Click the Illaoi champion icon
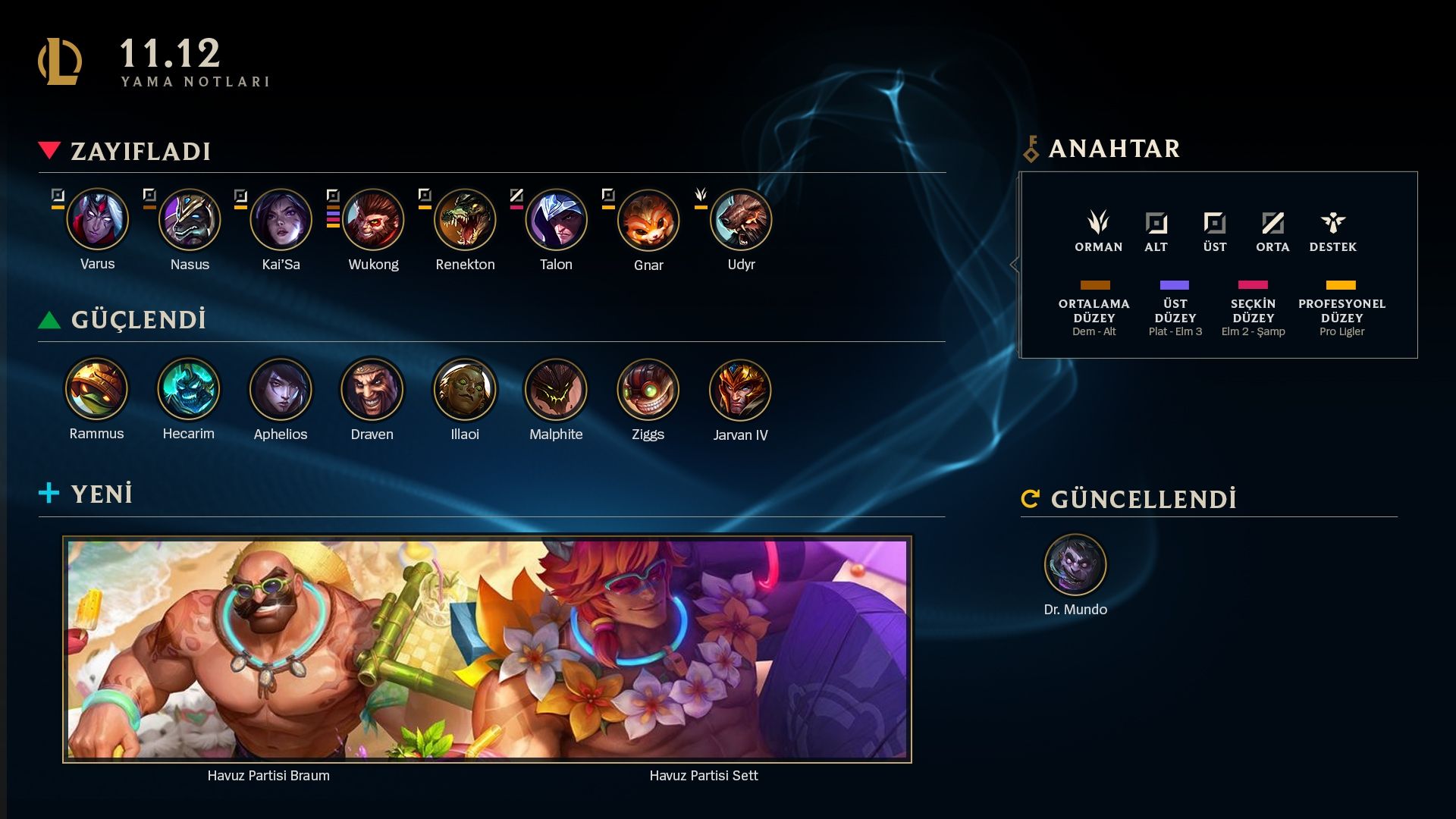The image size is (1456, 819). pyautogui.click(x=465, y=389)
